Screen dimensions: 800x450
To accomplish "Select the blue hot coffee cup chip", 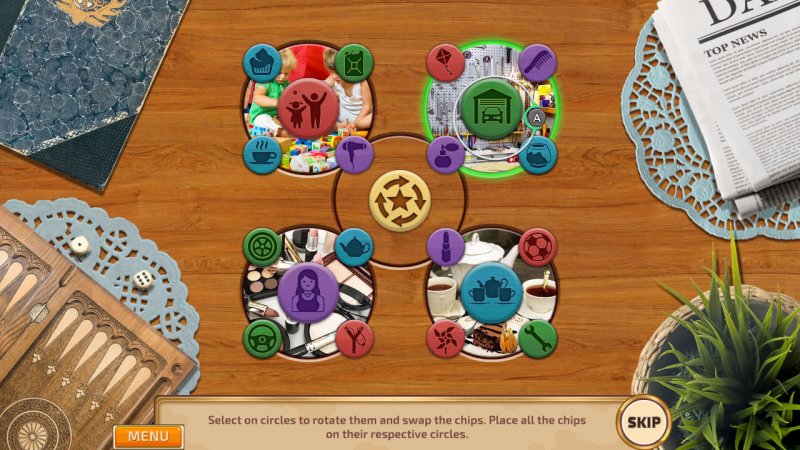I will [x=262, y=154].
